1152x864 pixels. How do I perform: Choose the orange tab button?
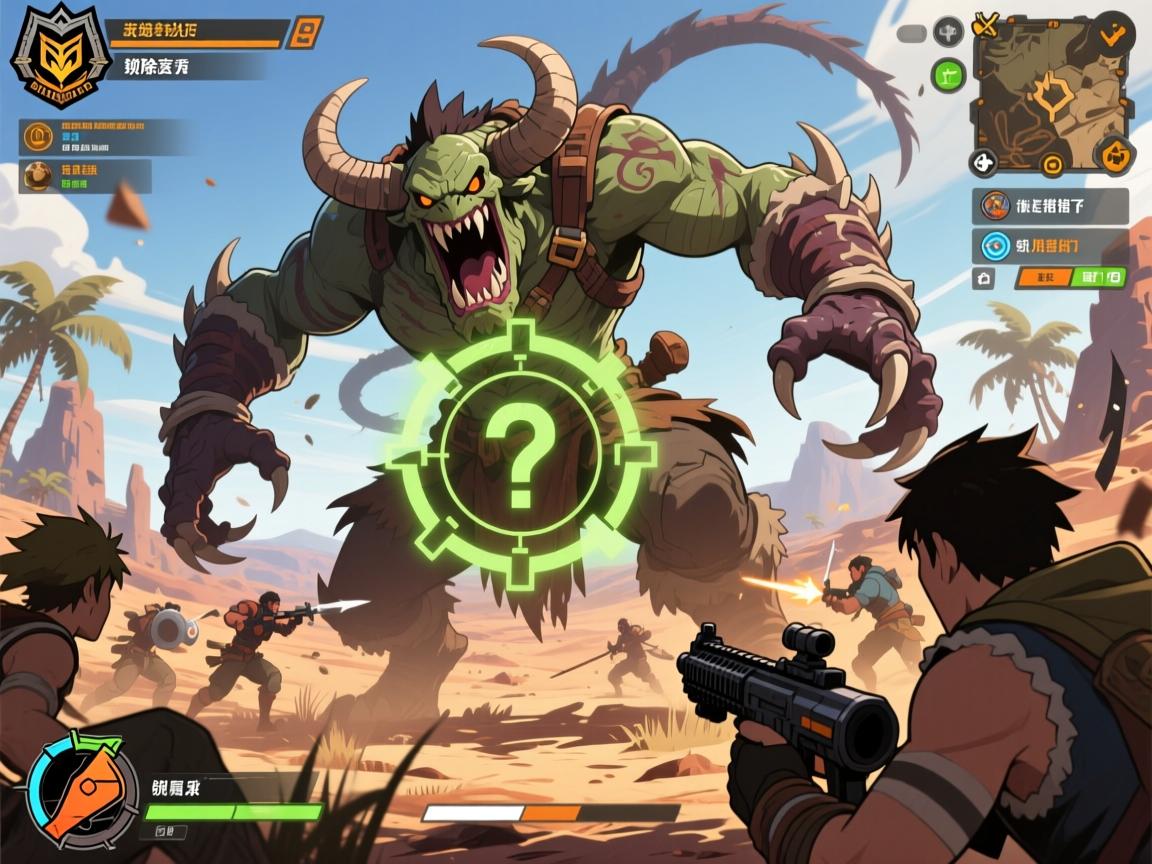click(x=1043, y=278)
